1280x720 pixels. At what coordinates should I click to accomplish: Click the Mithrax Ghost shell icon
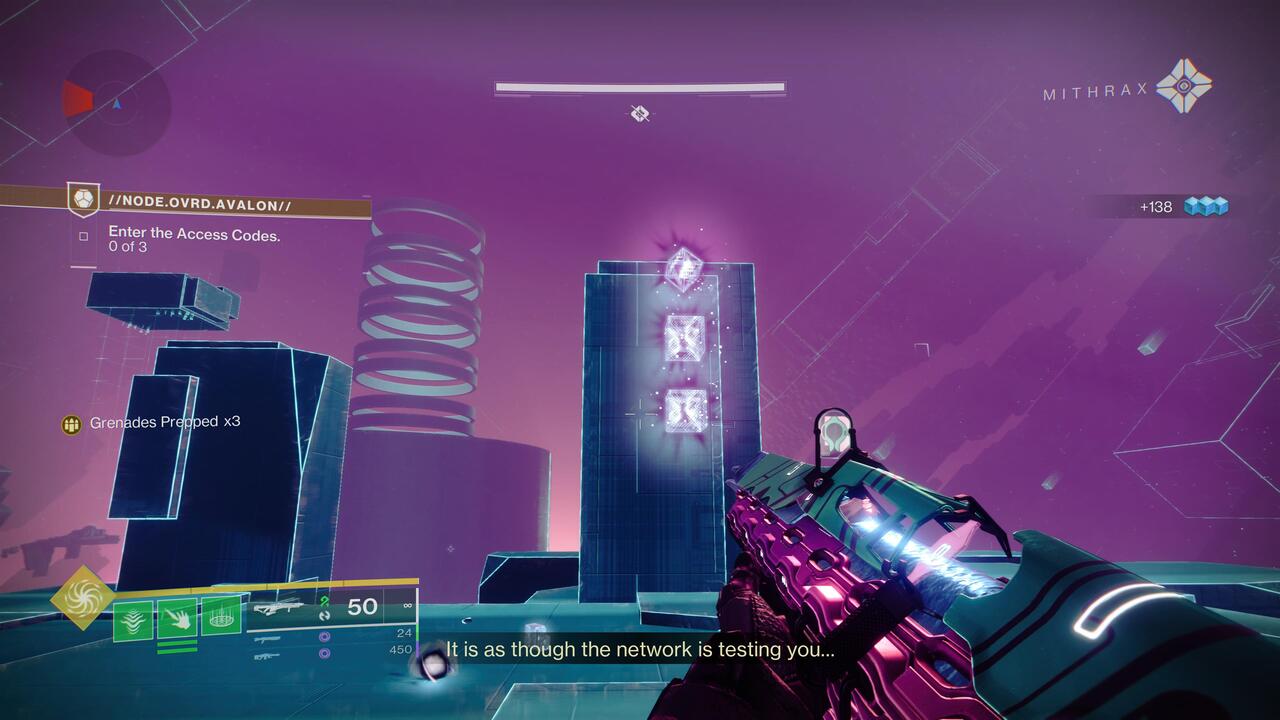1186,88
